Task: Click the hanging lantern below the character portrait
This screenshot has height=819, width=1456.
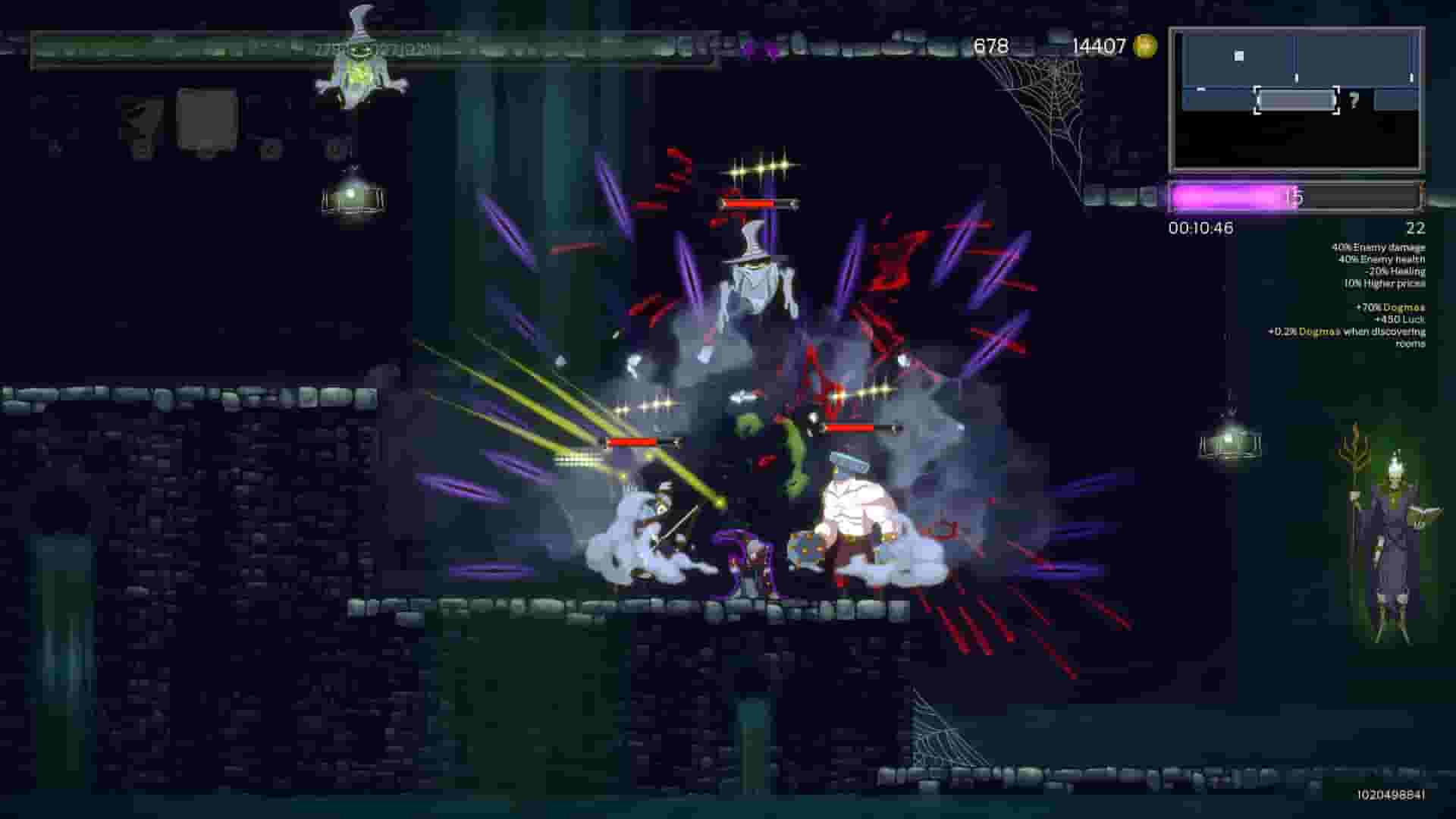Action: (353, 195)
